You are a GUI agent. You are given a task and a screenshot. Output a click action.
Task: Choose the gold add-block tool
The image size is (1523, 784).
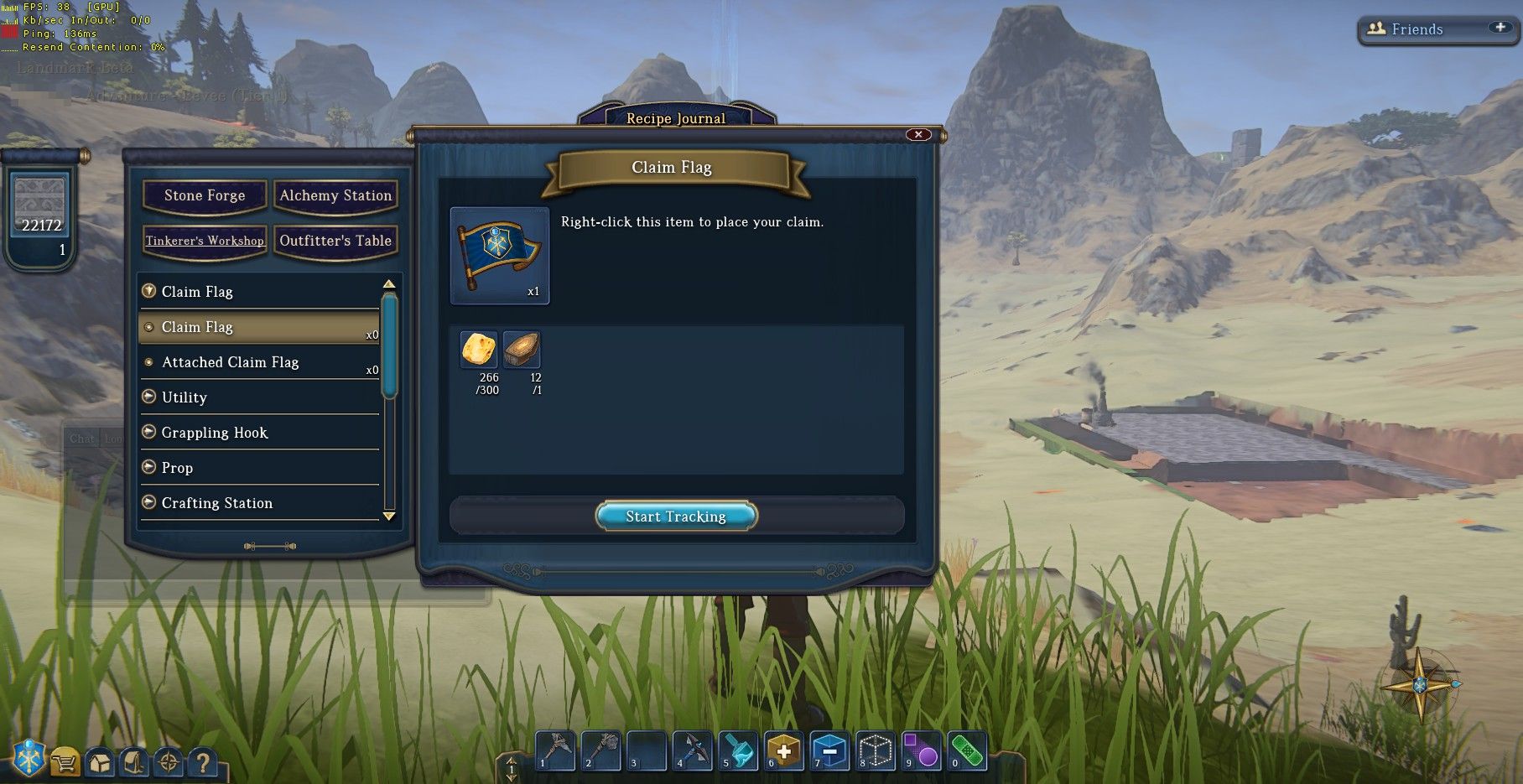click(x=783, y=750)
